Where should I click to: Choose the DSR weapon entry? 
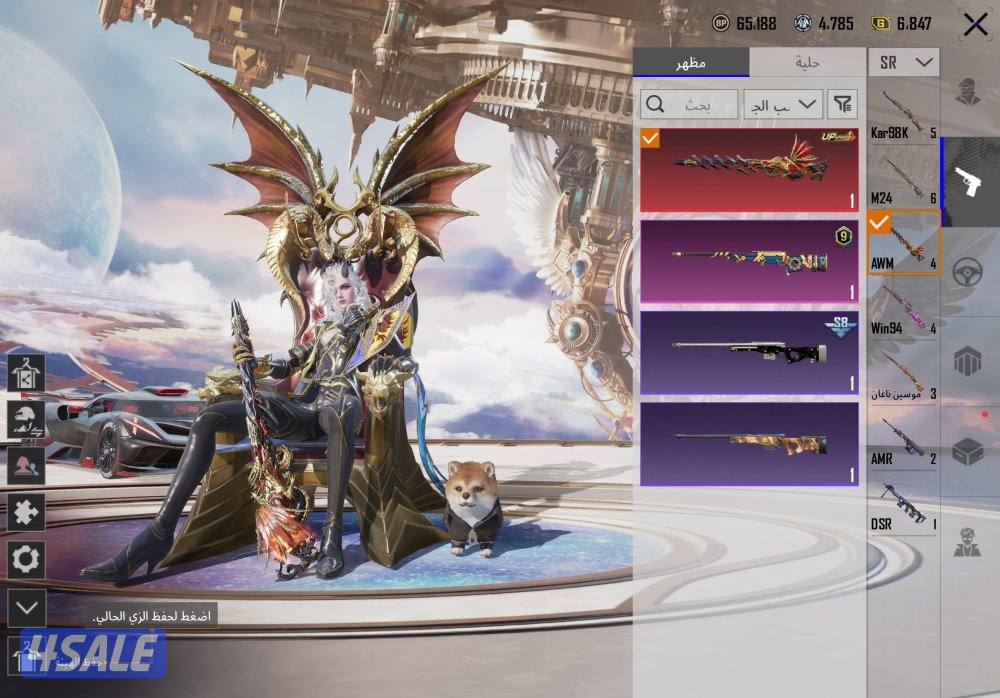[903, 504]
